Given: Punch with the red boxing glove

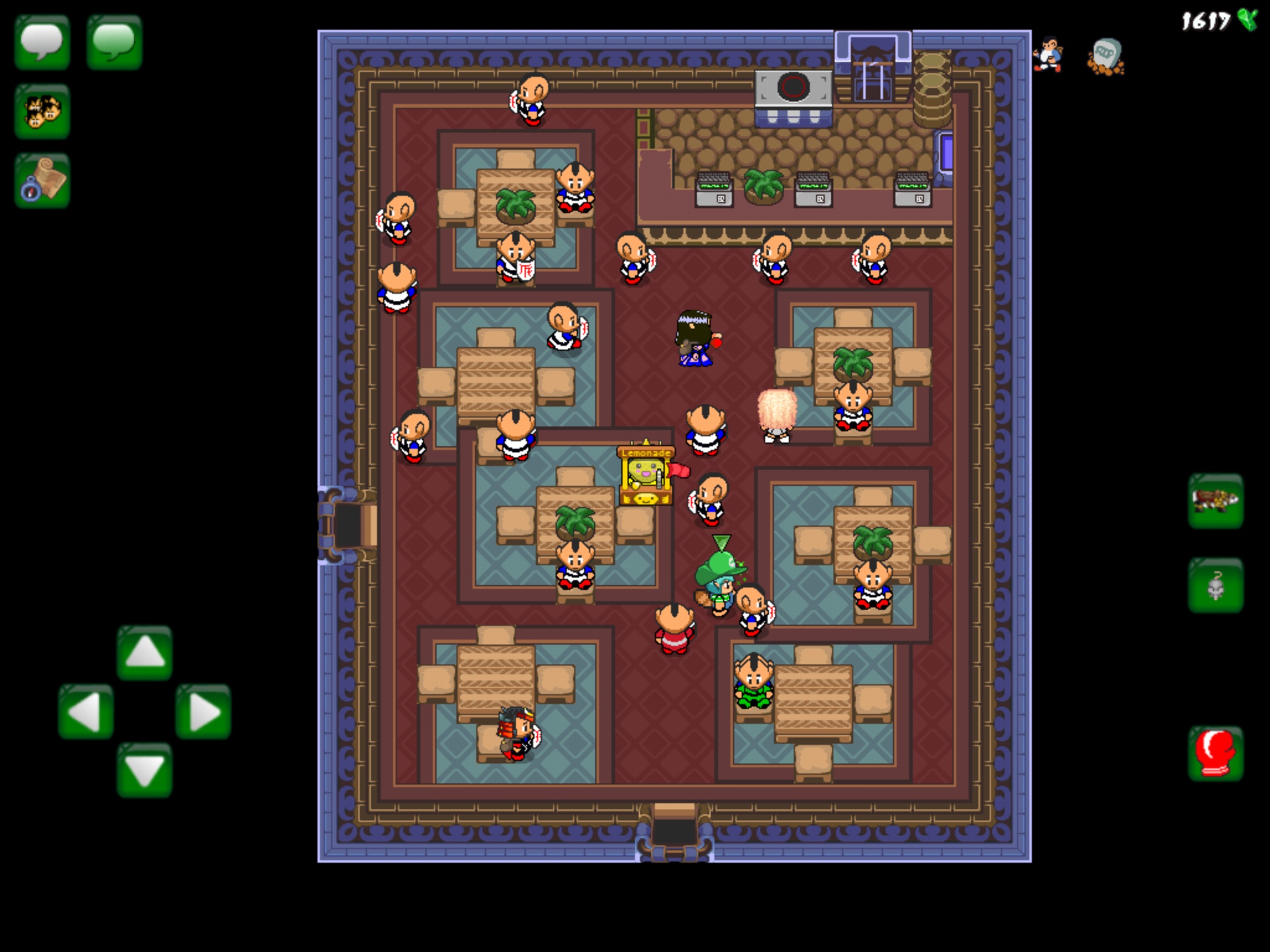Looking at the screenshot, I should pyautogui.click(x=1215, y=753).
